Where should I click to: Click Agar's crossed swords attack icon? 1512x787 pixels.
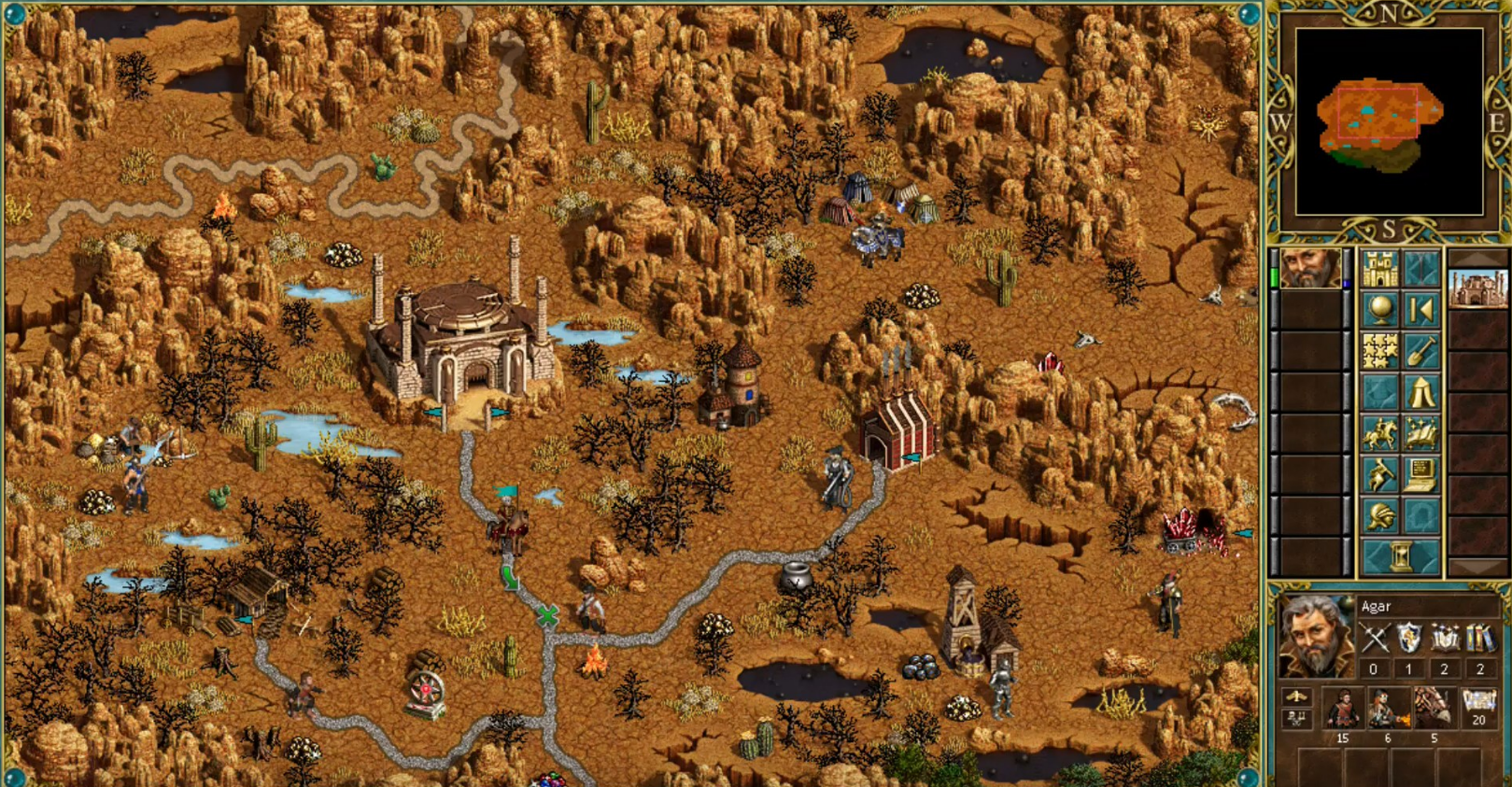pos(1375,637)
